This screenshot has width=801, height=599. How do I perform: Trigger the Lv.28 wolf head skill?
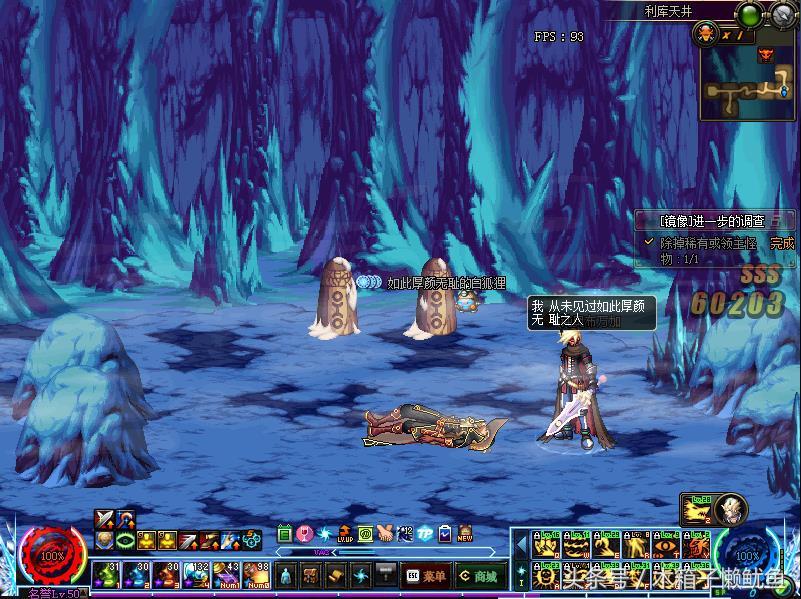tap(696, 511)
